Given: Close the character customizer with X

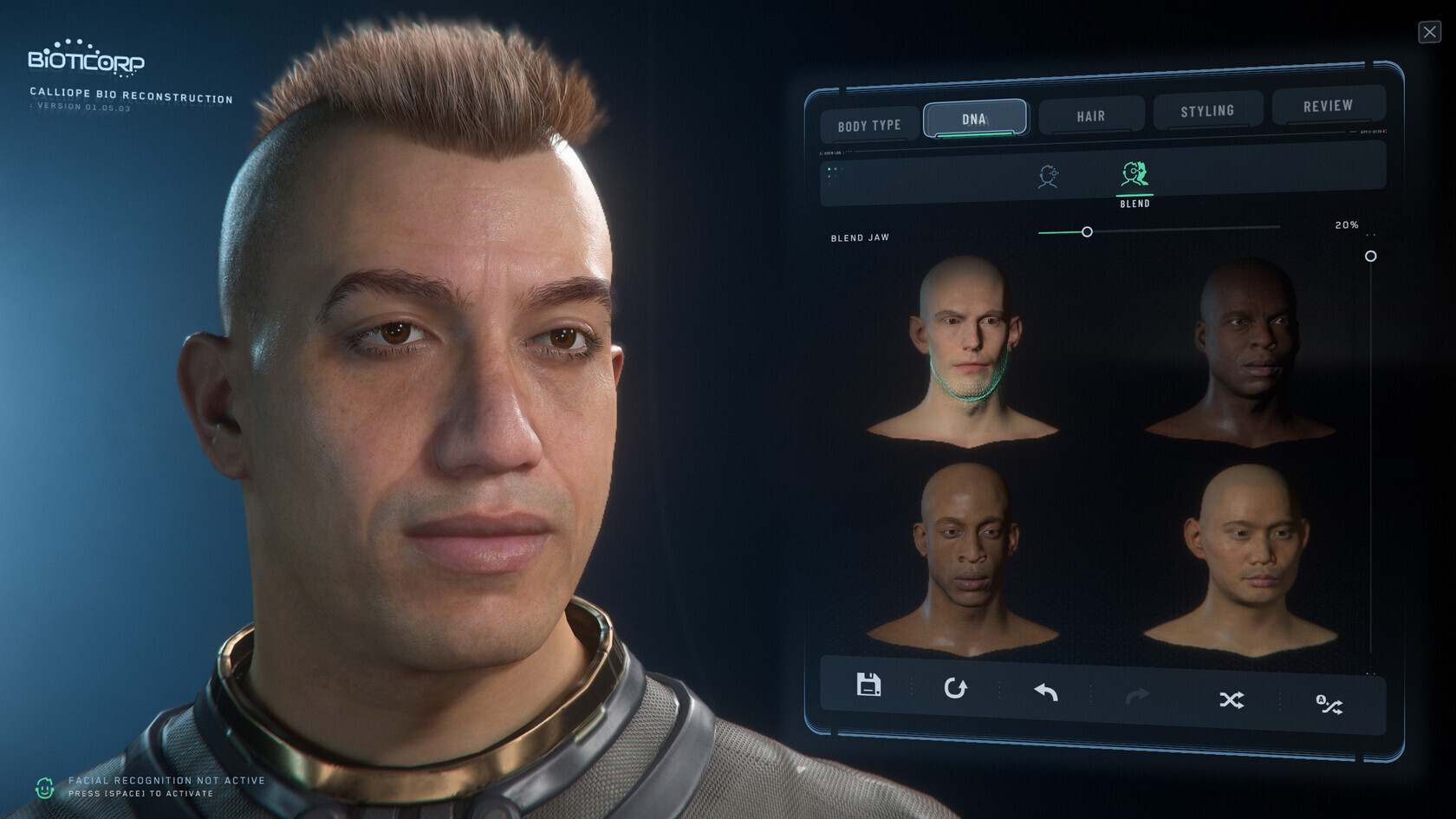Looking at the screenshot, I should [x=1429, y=32].
